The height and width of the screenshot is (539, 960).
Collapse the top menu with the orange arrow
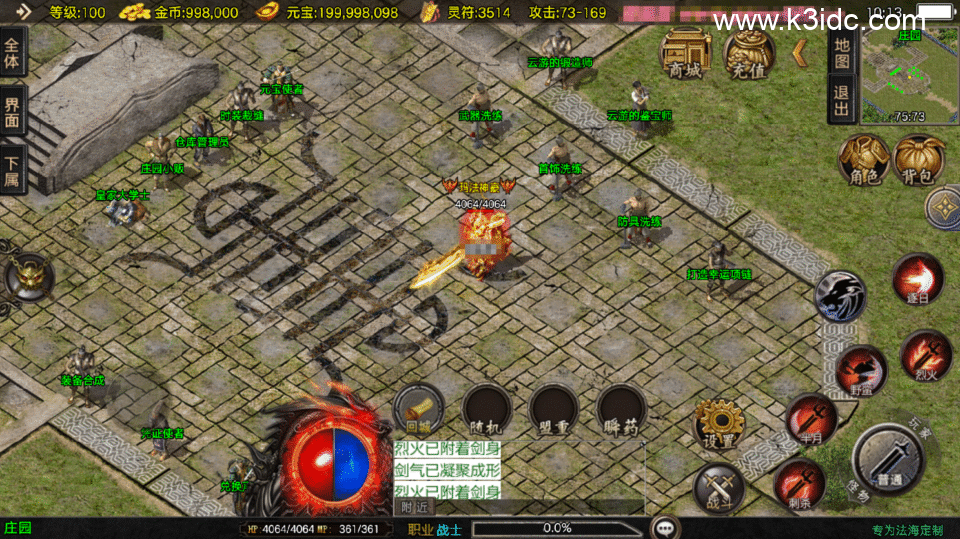point(800,52)
